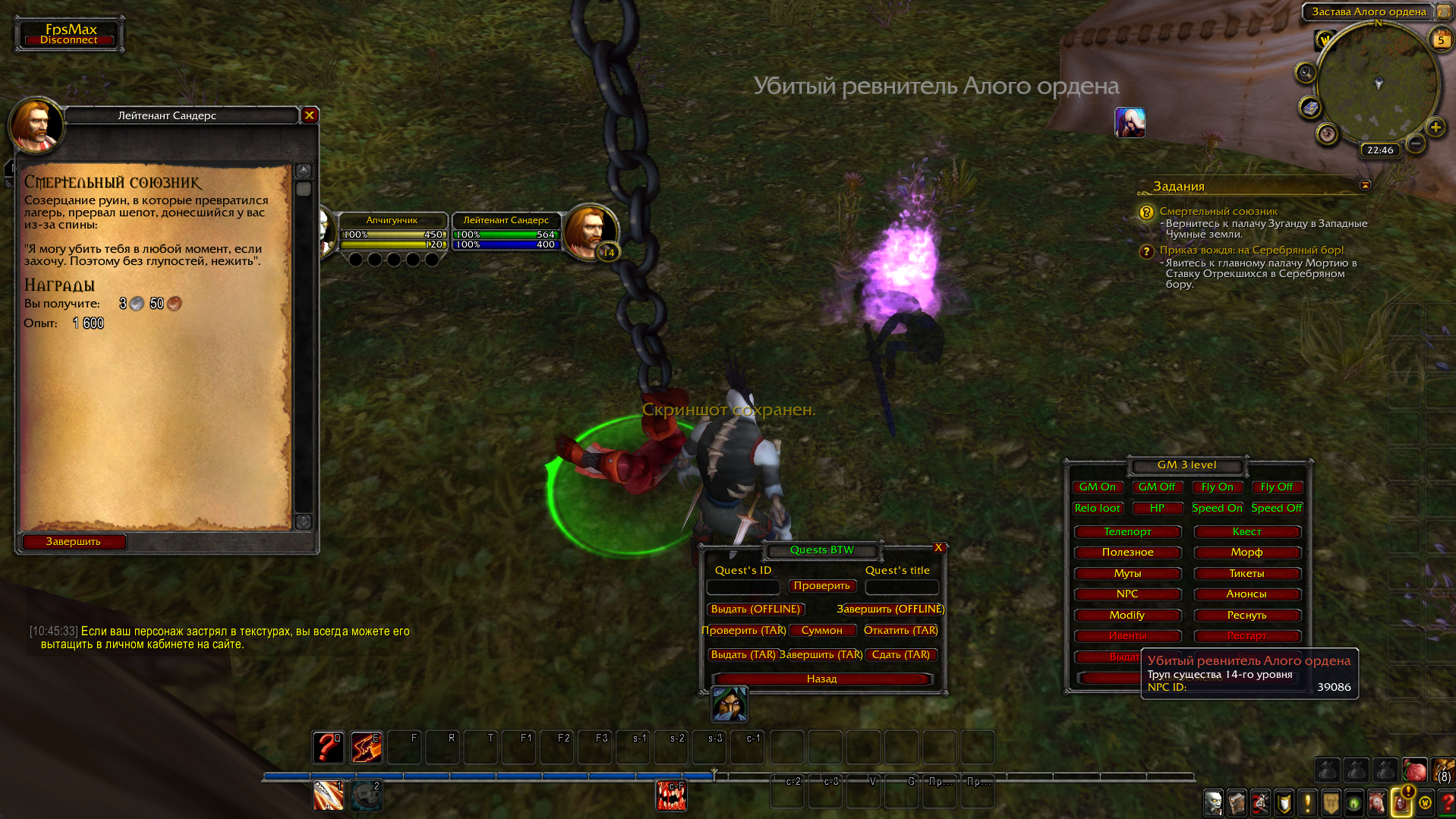Screen dimensions: 1456x819
Task: Close the Quests BTW panel
Action: [938, 548]
